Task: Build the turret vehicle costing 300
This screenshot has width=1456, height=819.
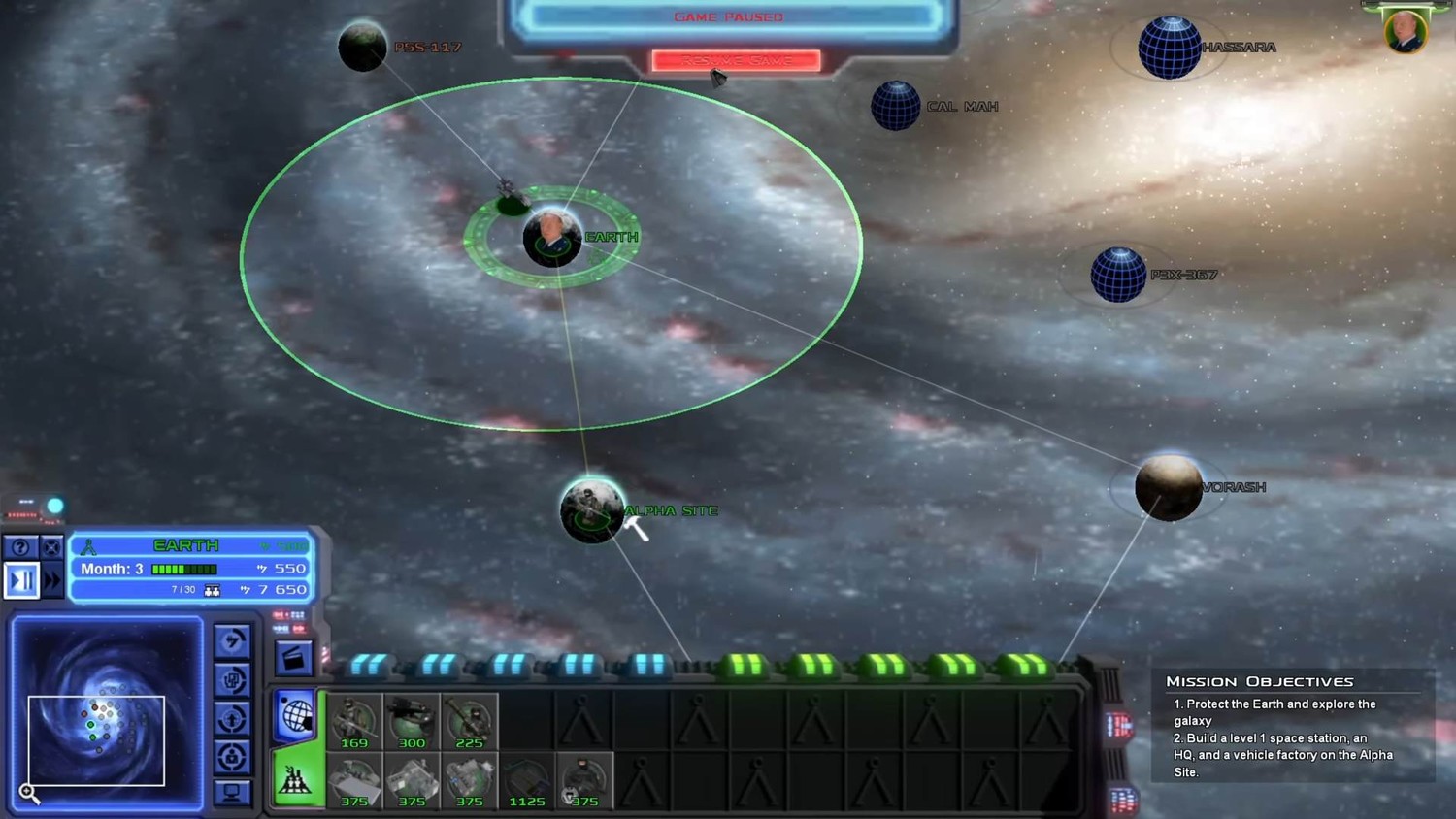Action: (412, 722)
